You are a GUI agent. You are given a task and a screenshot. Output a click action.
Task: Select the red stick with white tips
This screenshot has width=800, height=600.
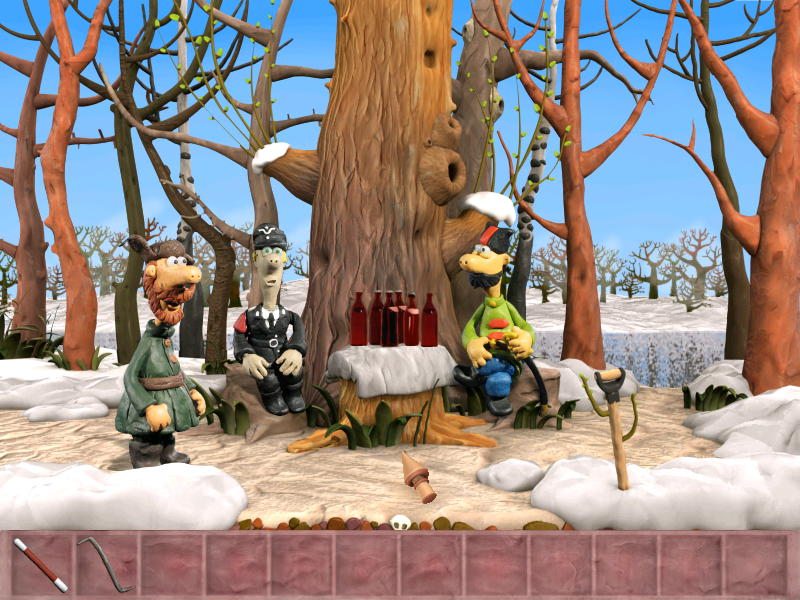coord(41,565)
